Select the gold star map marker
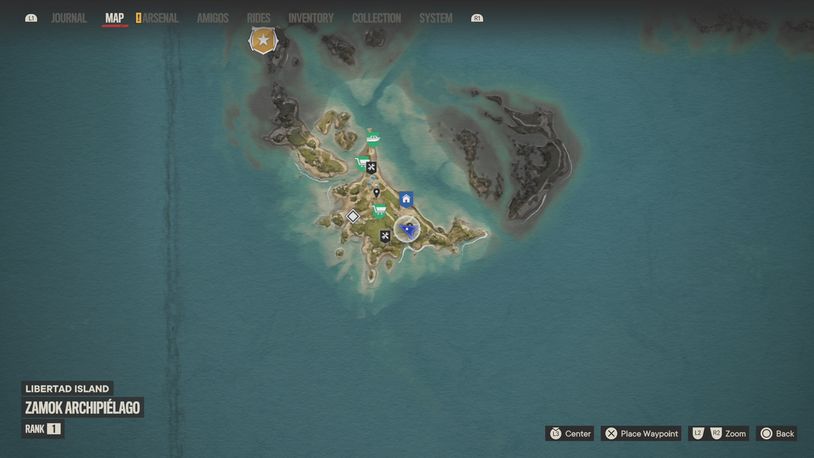Image resolution: width=814 pixels, height=458 pixels. tap(263, 40)
